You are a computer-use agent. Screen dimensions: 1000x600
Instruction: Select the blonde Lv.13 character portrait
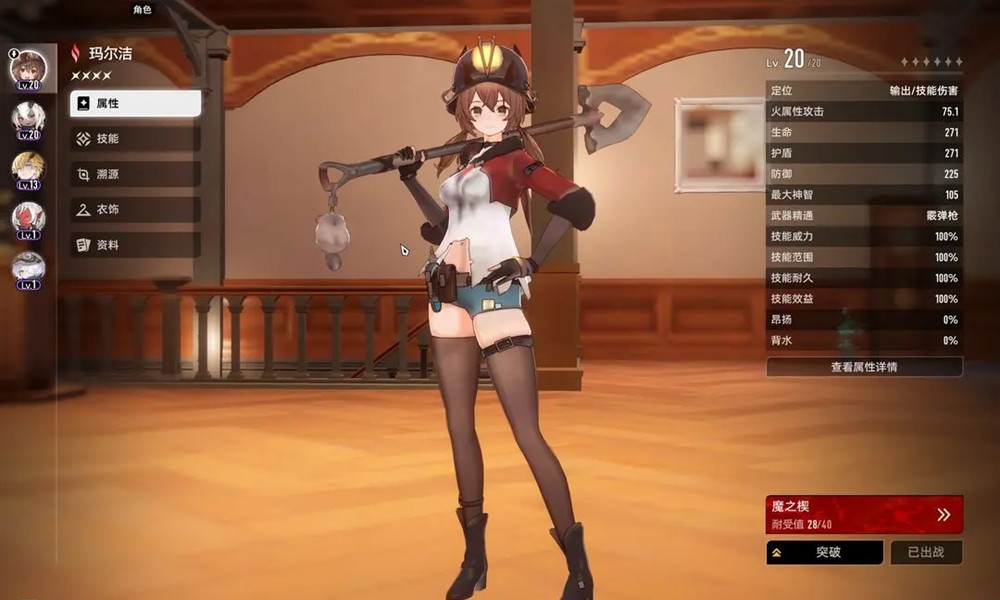pyautogui.click(x=28, y=168)
